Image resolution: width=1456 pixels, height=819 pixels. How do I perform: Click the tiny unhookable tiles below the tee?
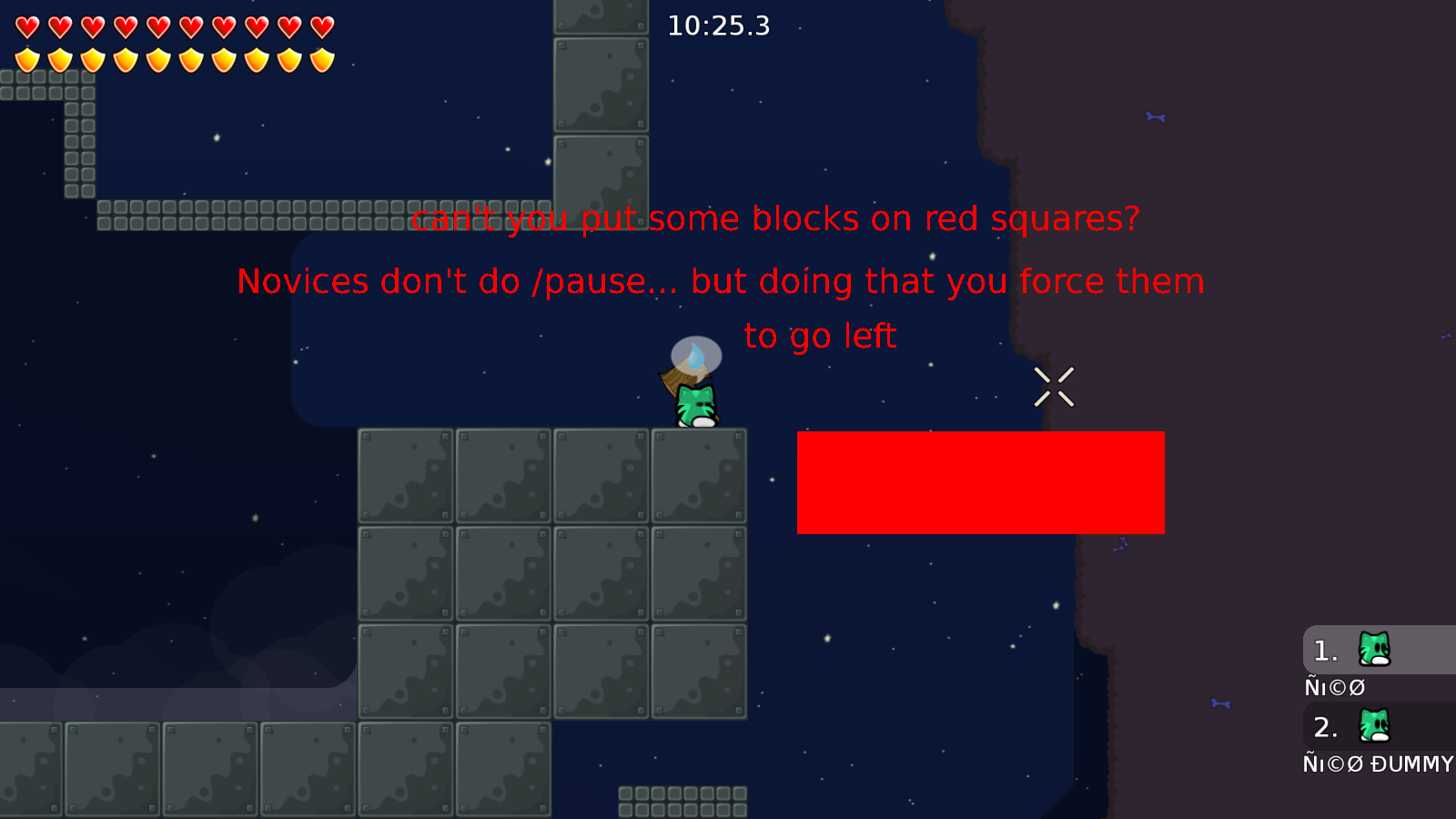pos(681,802)
